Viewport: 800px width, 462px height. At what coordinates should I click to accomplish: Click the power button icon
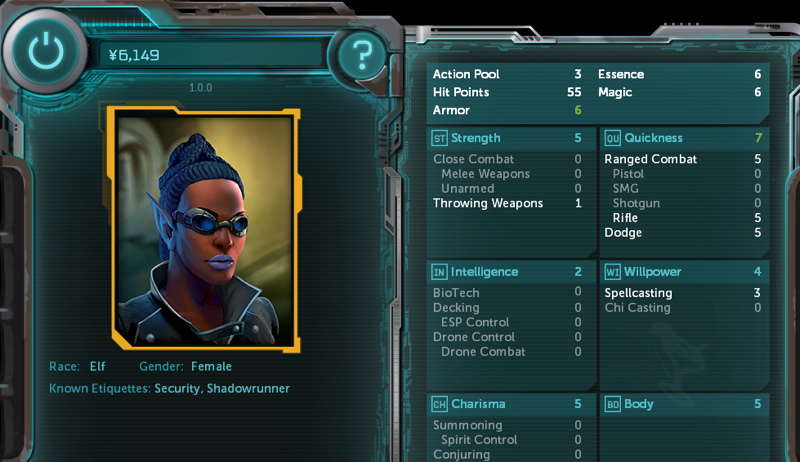click(42, 50)
